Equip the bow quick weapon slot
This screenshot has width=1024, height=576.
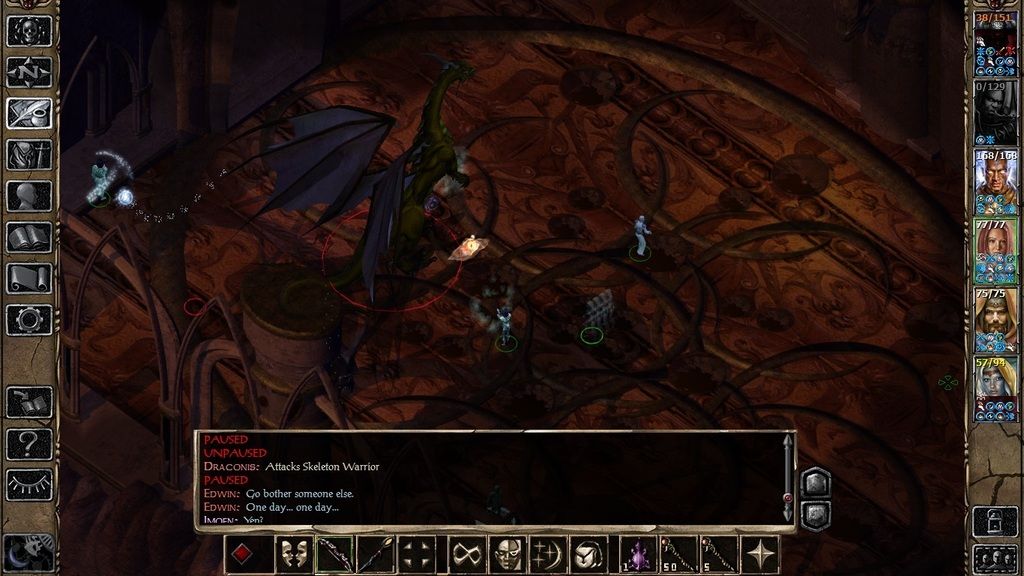point(335,554)
